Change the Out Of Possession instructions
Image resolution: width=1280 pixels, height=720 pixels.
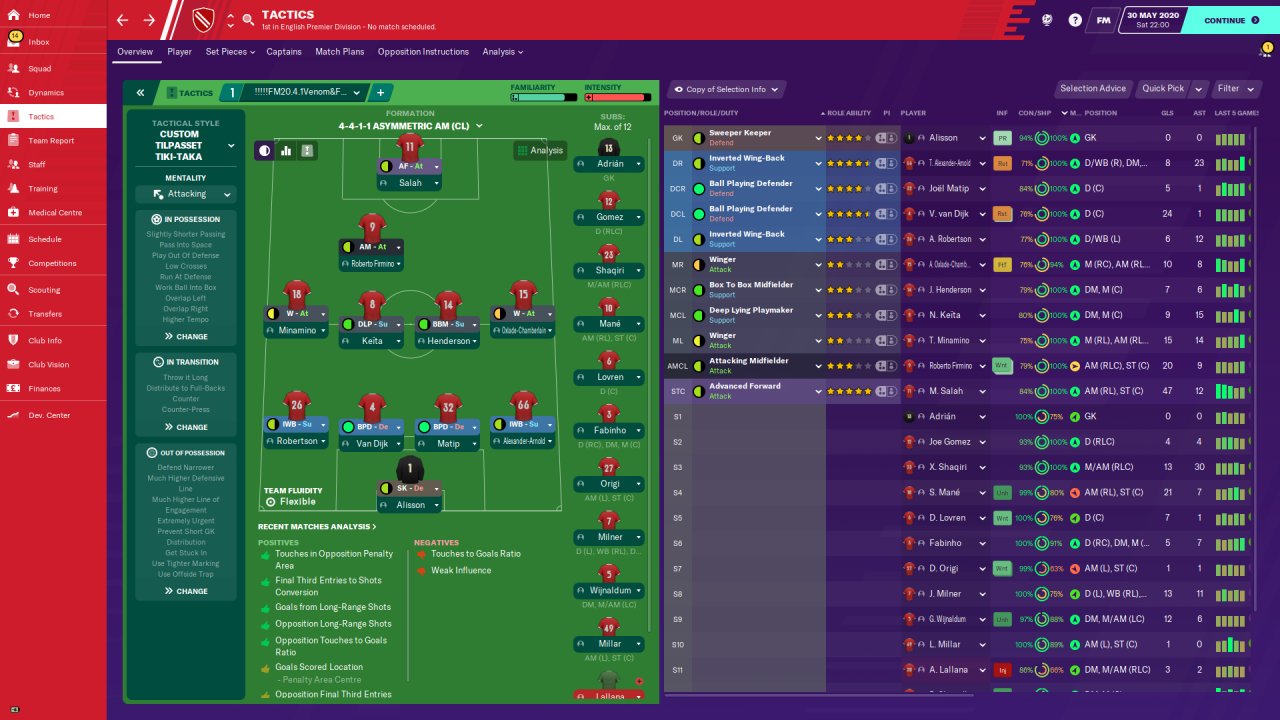[186, 591]
